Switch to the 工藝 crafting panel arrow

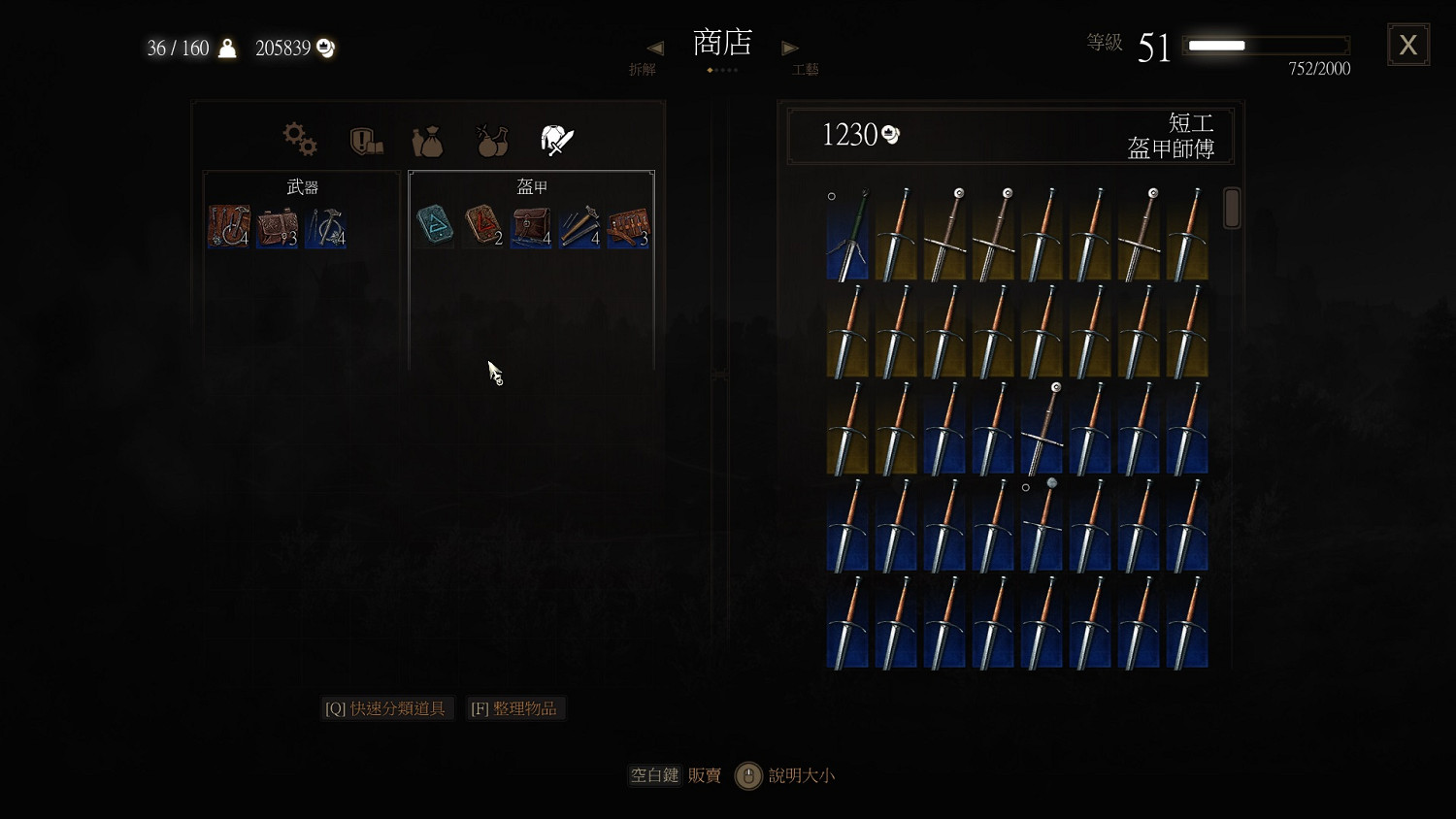coord(790,47)
